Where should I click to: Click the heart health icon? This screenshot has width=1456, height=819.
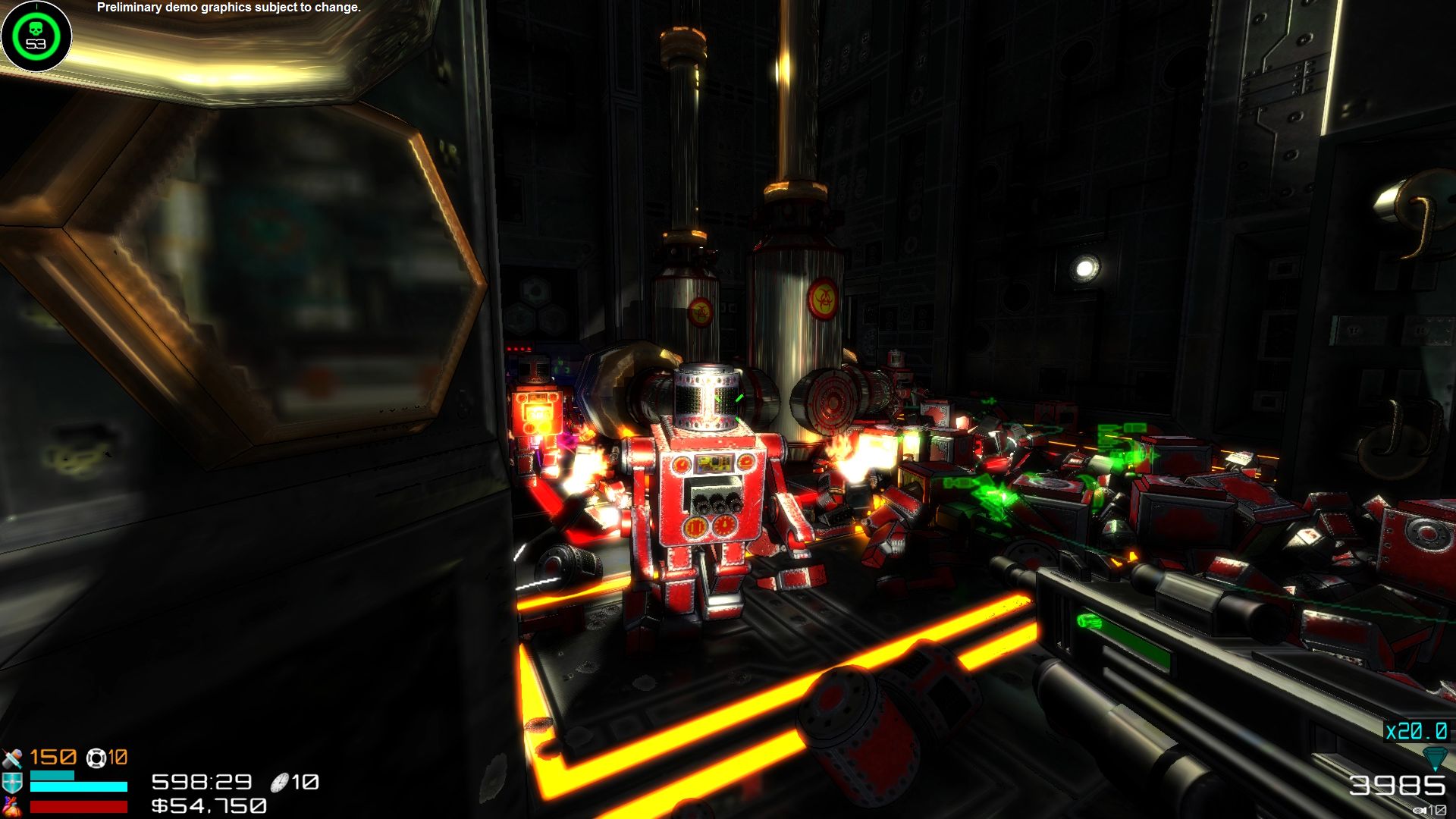point(12,805)
